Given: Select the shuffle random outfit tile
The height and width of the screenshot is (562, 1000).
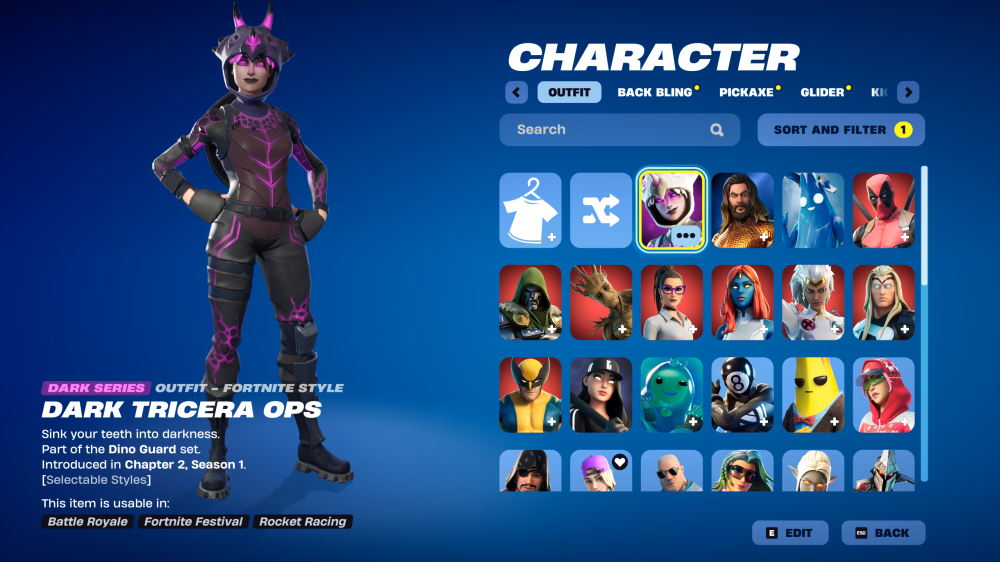Looking at the screenshot, I should [x=601, y=210].
